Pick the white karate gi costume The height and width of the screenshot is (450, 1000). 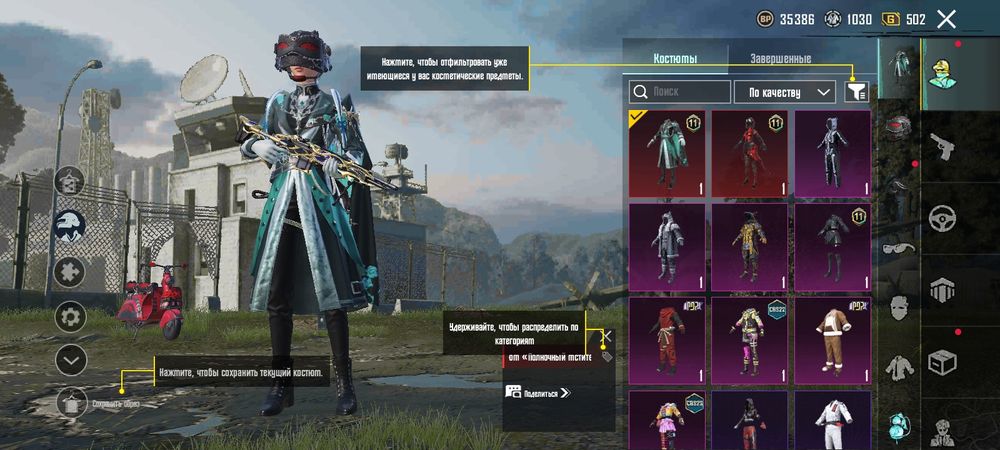pyautogui.click(x=832, y=420)
